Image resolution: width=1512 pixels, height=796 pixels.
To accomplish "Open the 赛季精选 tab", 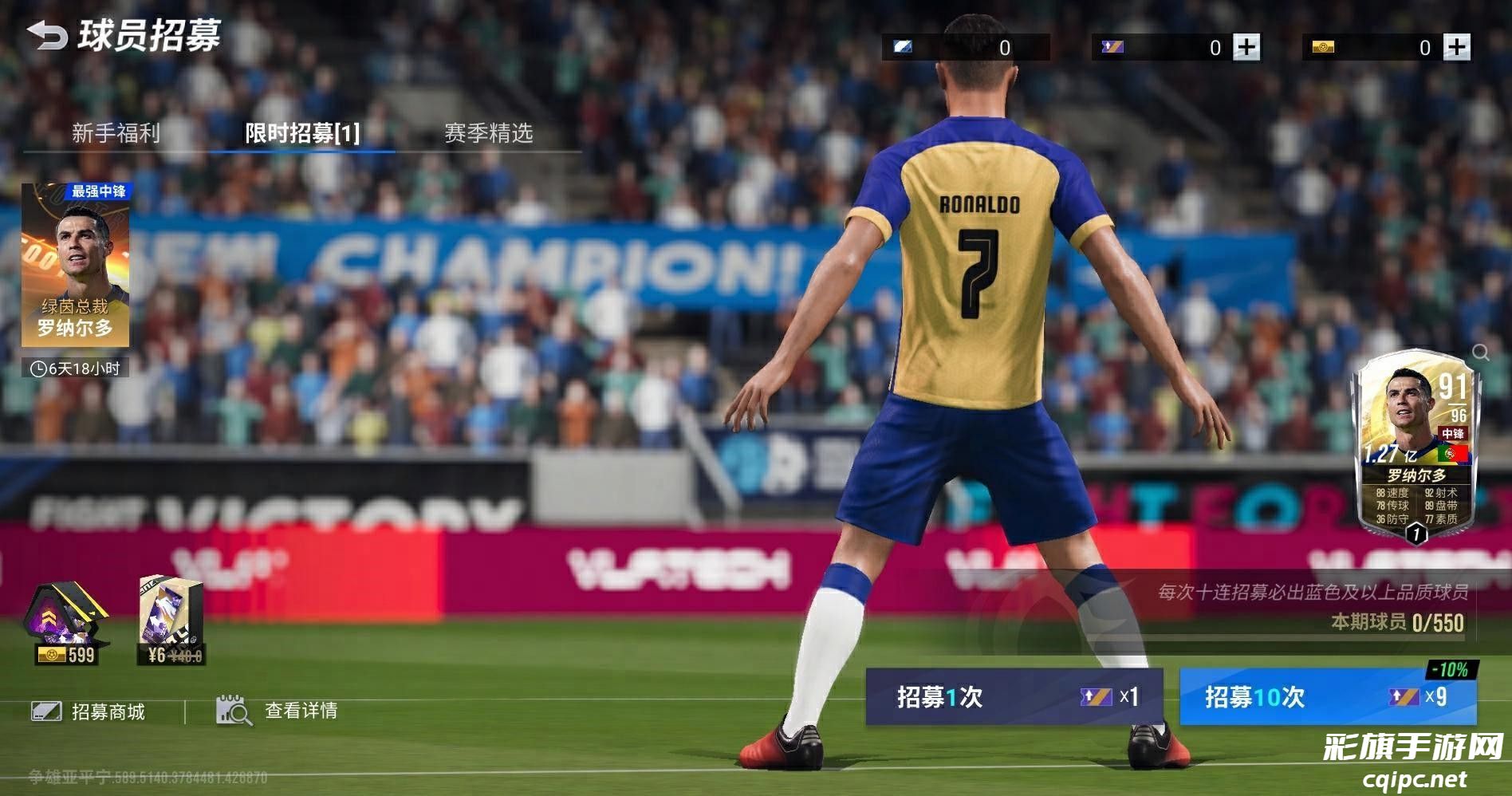I will coord(488,133).
